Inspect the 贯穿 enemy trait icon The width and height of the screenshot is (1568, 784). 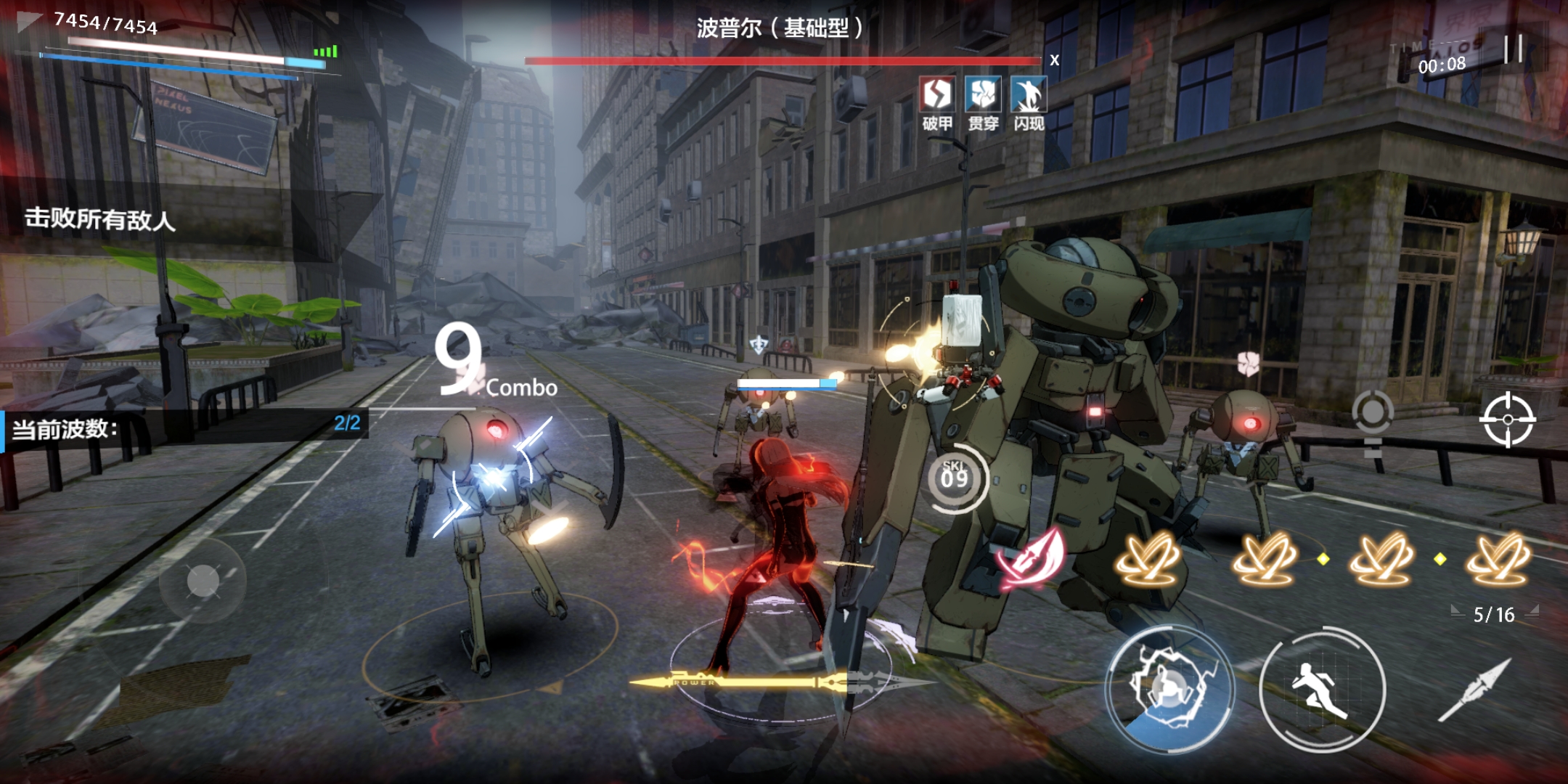click(x=983, y=96)
